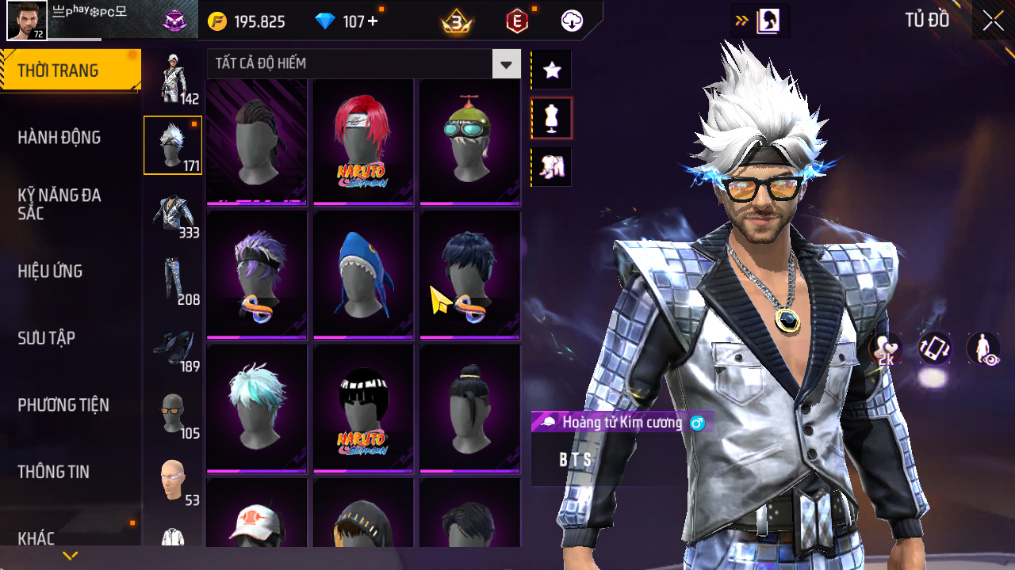Click the gold coin balance icon

(217, 21)
